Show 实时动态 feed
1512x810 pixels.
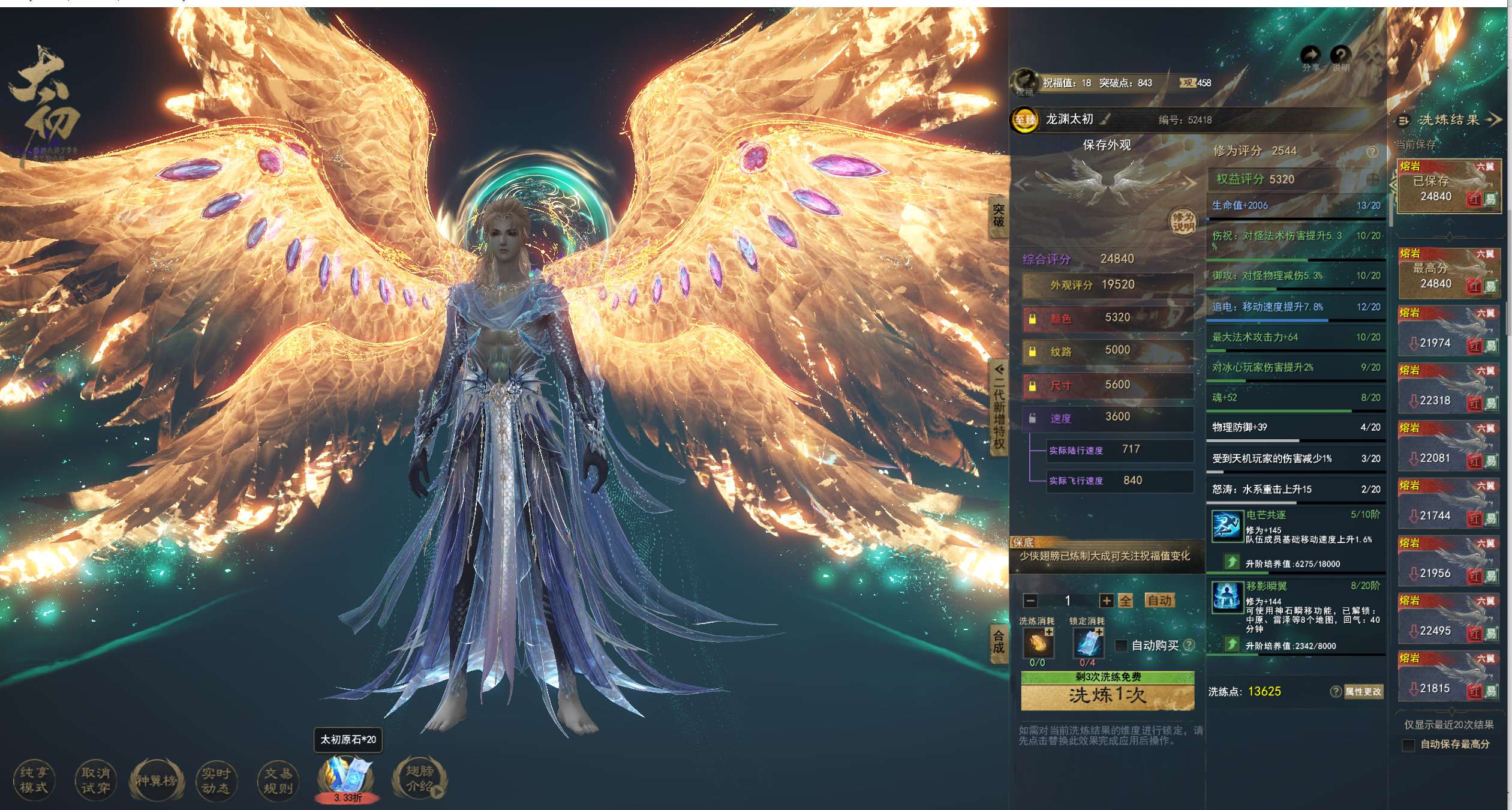click(216, 780)
